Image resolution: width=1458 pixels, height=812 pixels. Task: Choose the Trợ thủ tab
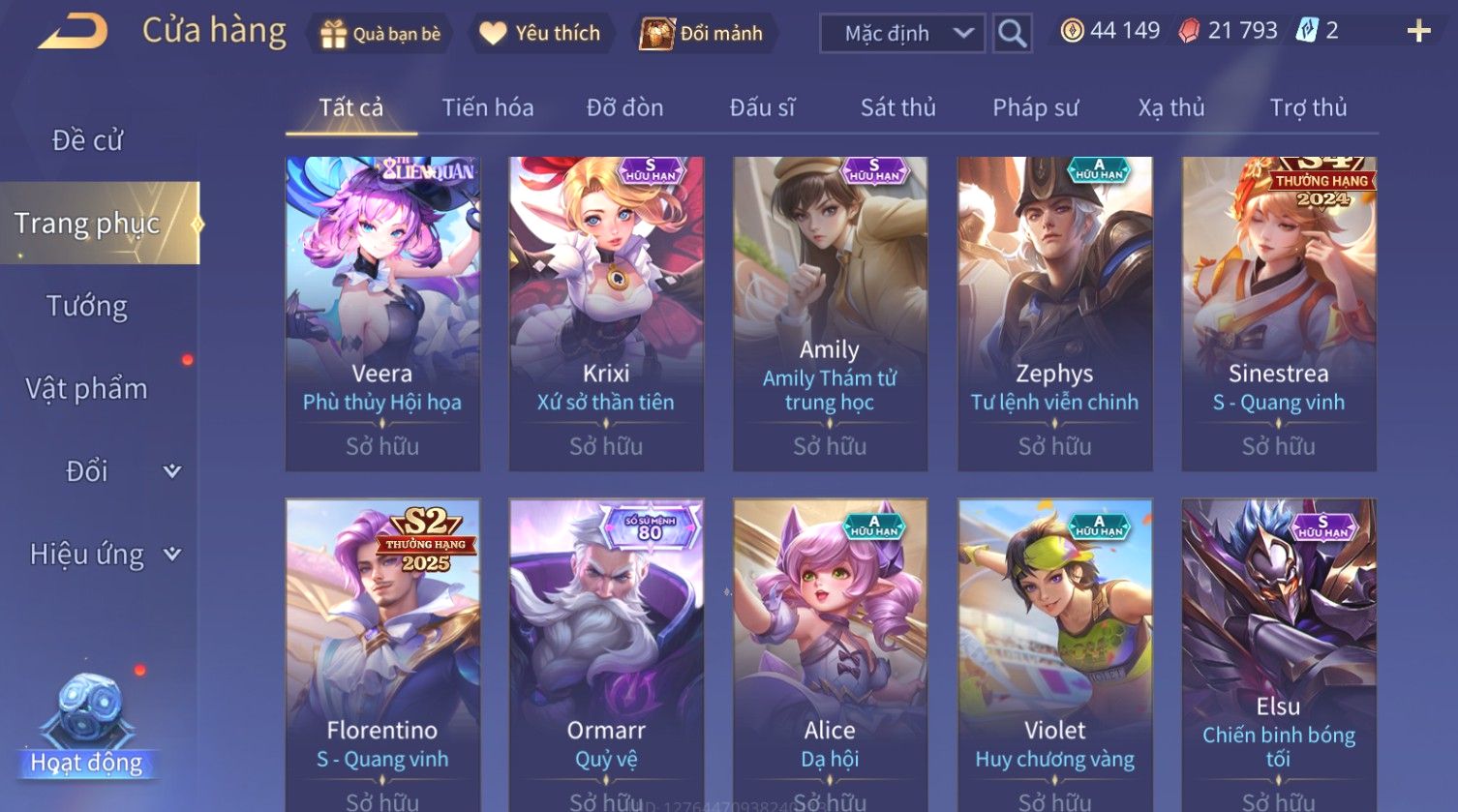point(1308,107)
